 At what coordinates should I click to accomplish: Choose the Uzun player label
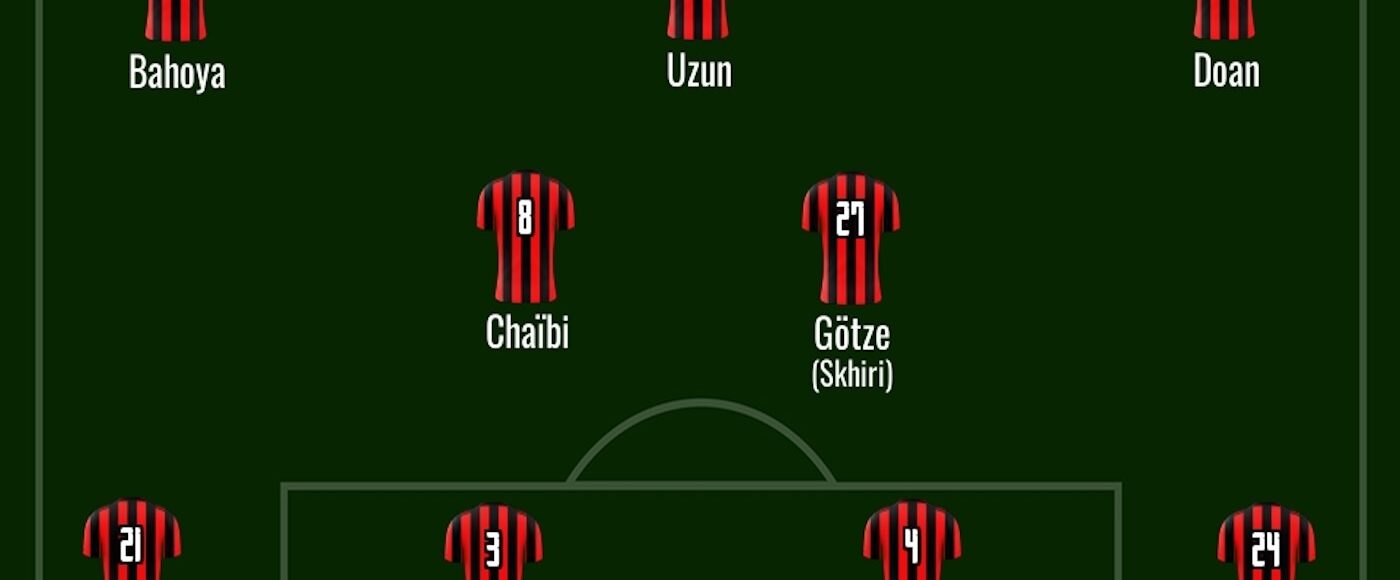tap(699, 72)
